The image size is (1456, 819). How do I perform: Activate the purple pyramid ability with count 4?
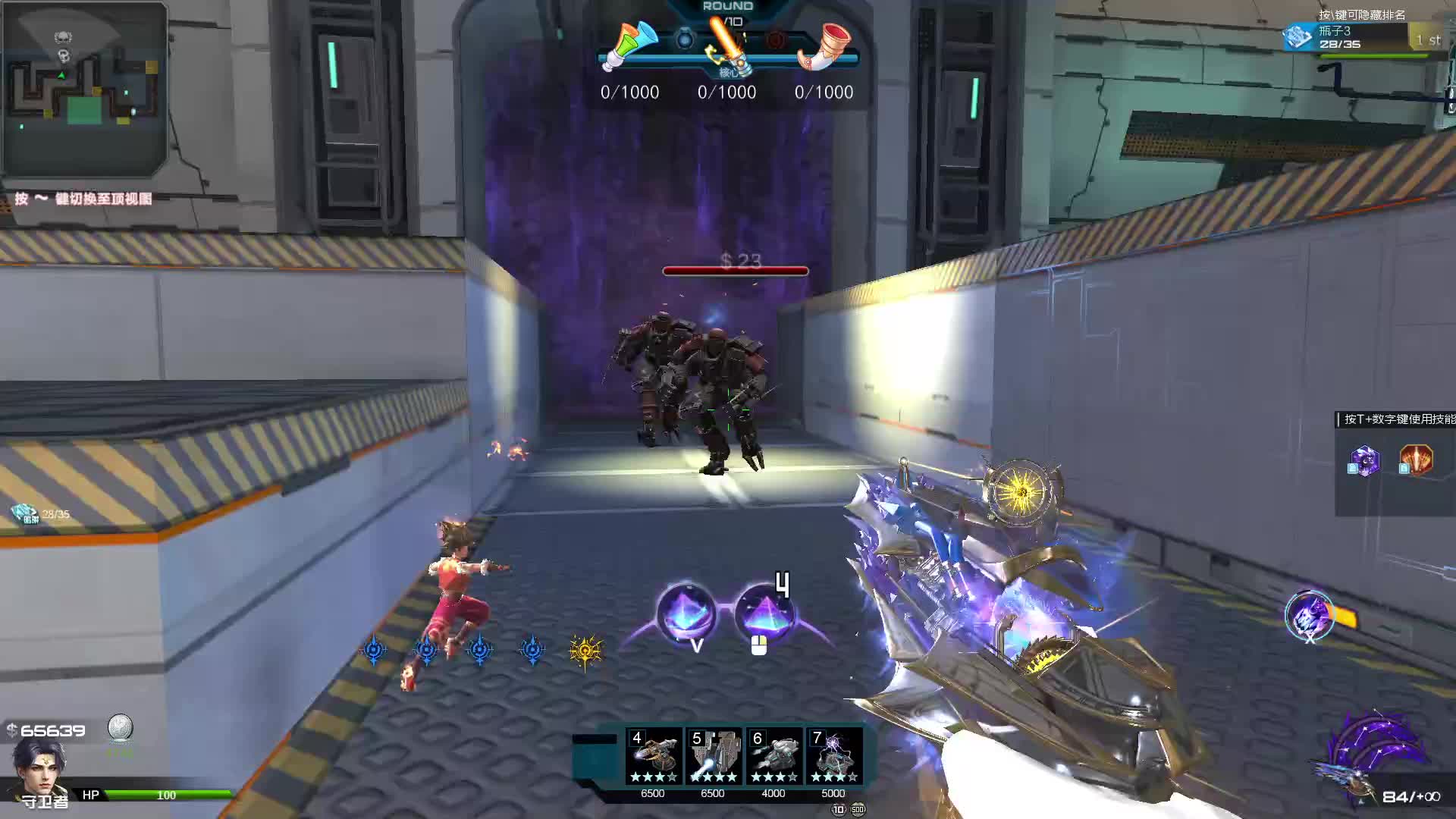click(764, 614)
